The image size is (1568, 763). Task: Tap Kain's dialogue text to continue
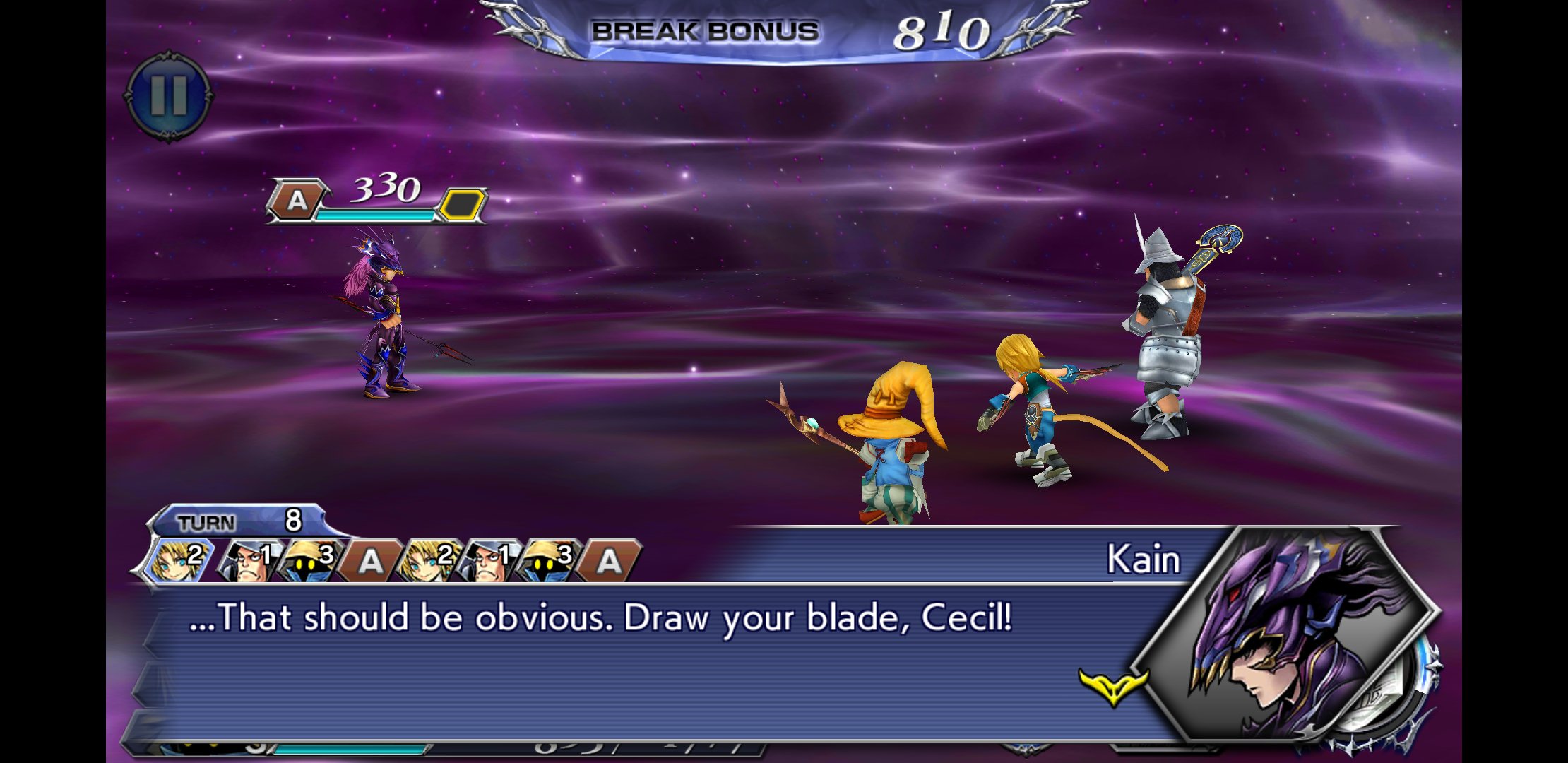pyautogui.click(x=600, y=618)
